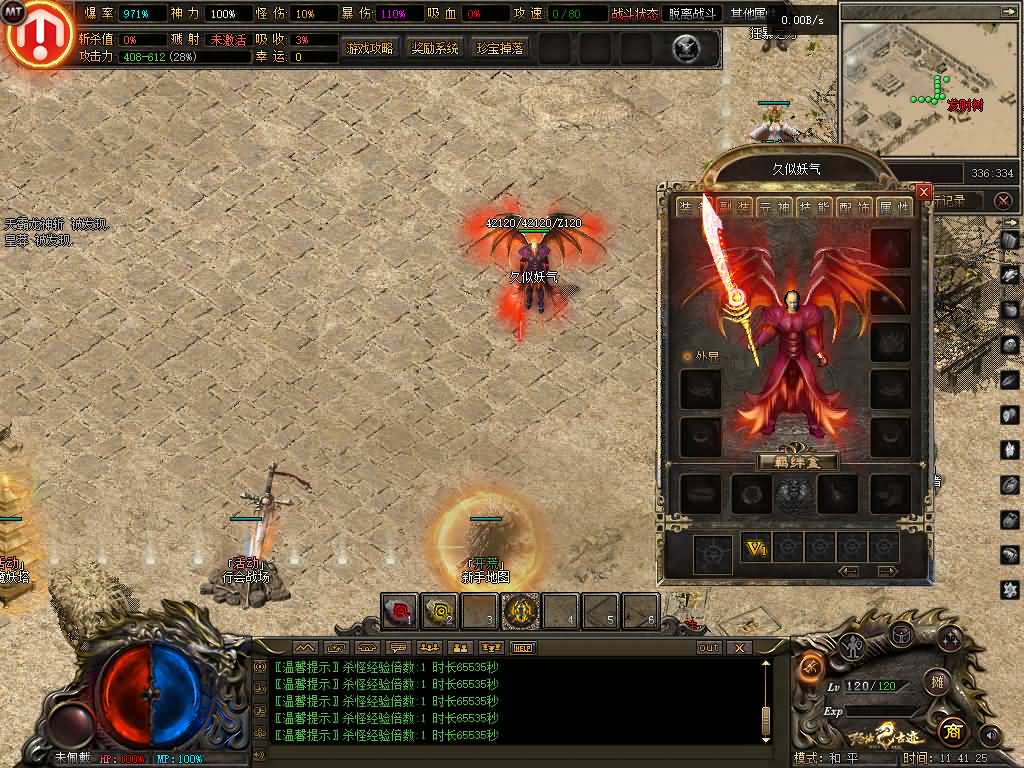Screen dimensions: 1024x768
Task: Open the 游戏攻略 game guide
Action: click(370, 48)
